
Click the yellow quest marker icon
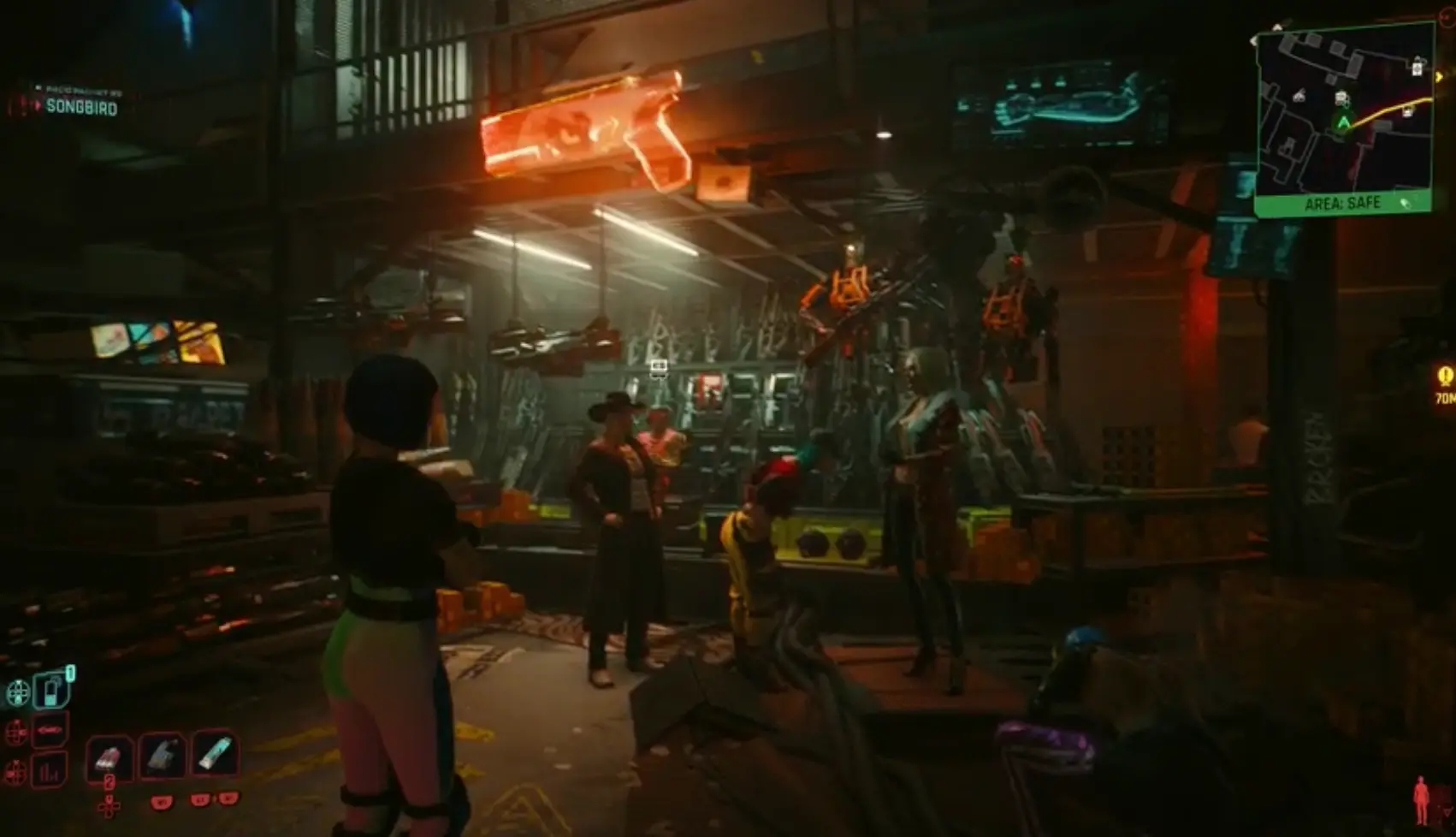coord(1446,376)
